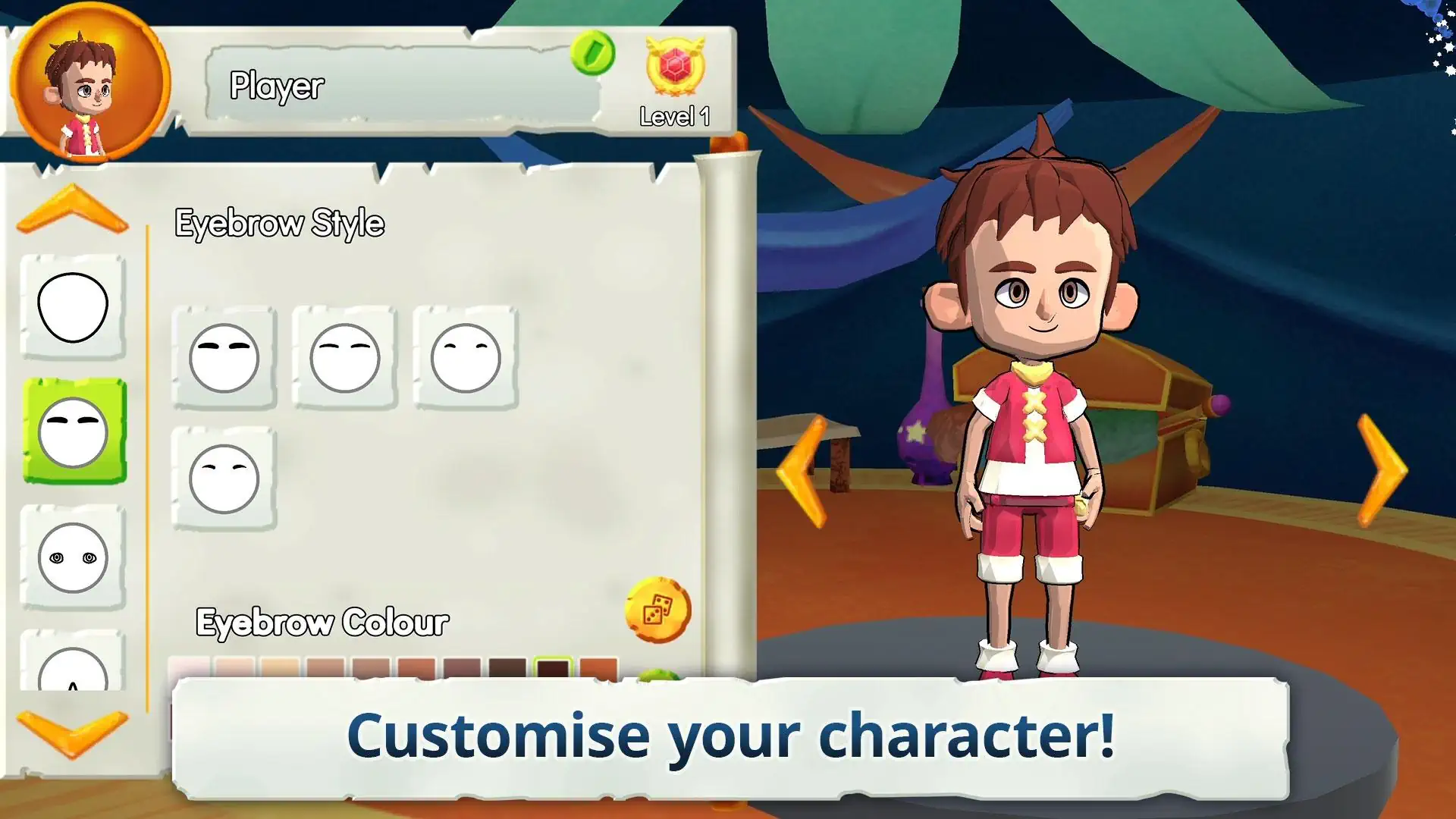
Task: Open the Level 1 badge
Action: pyautogui.click(x=673, y=72)
